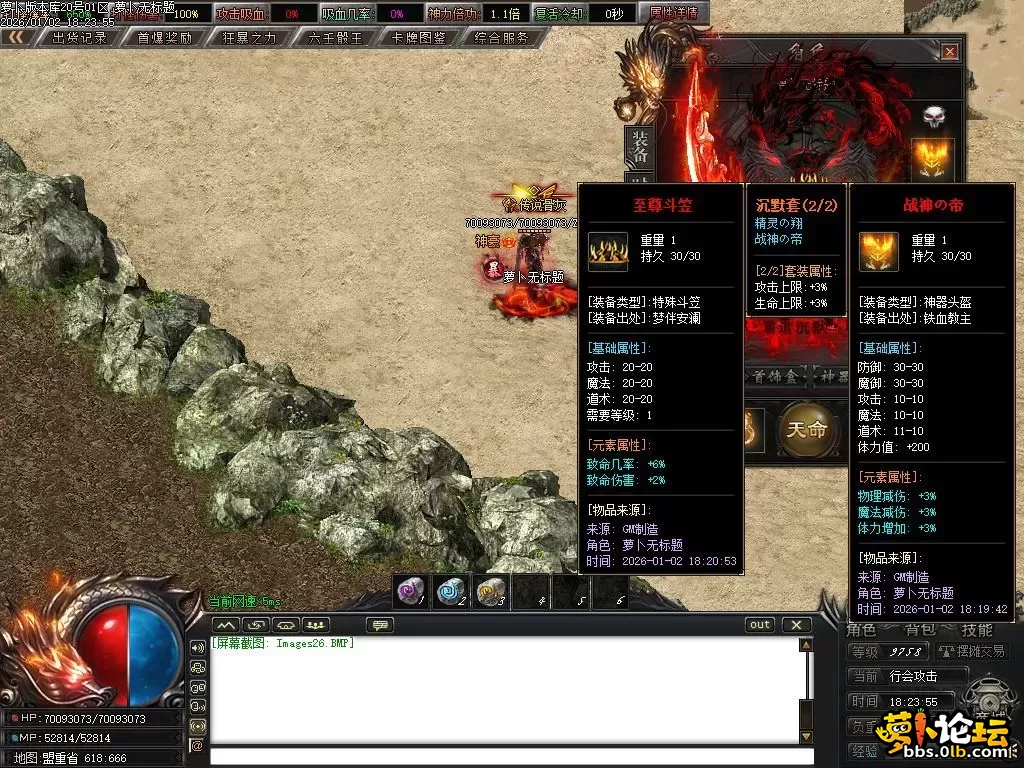Select the skull equipment slot
Screen dimensions: 1024x768
(x=933, y=116)
